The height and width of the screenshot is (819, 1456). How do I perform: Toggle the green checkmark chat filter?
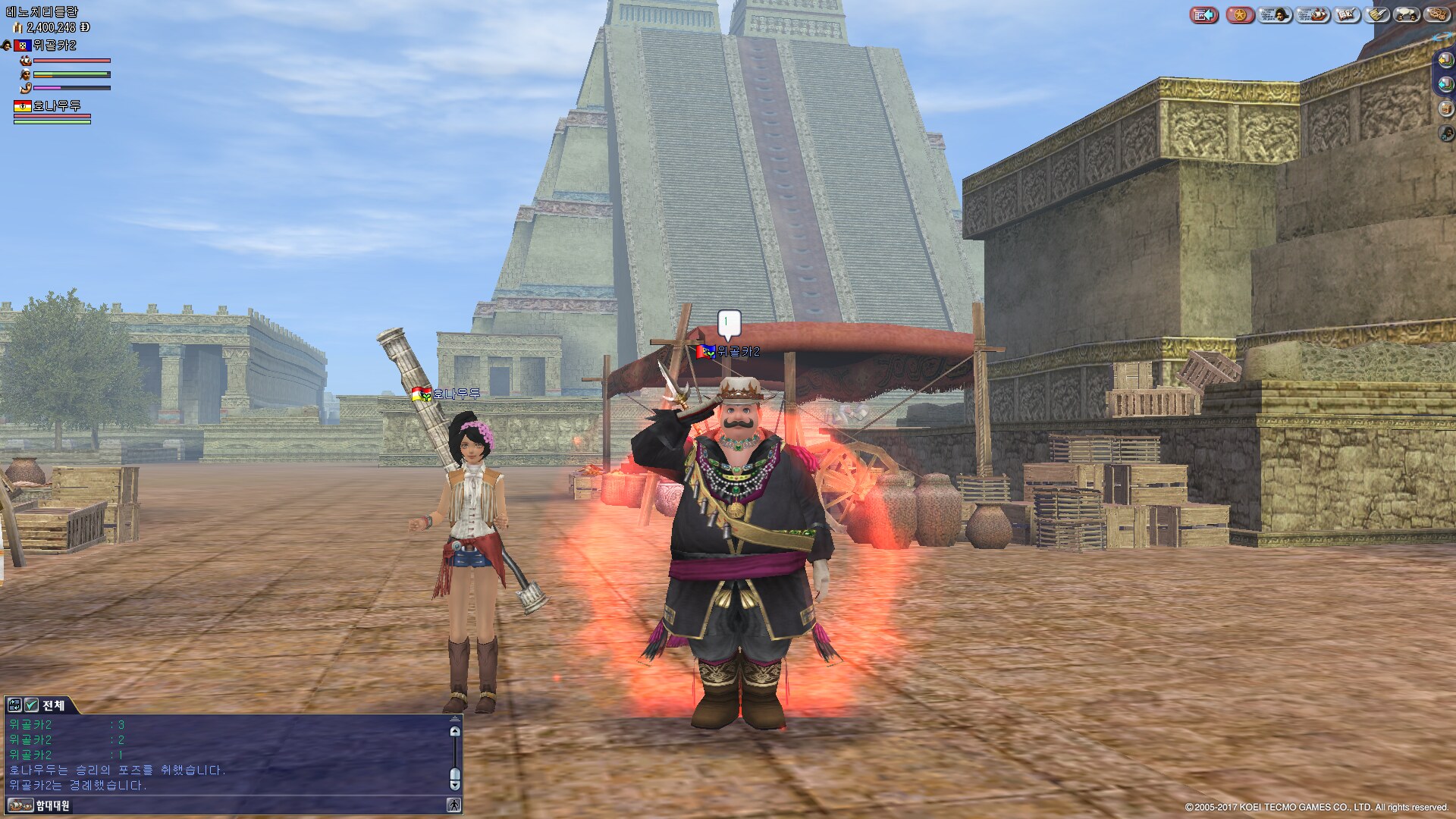click(31, 705)
